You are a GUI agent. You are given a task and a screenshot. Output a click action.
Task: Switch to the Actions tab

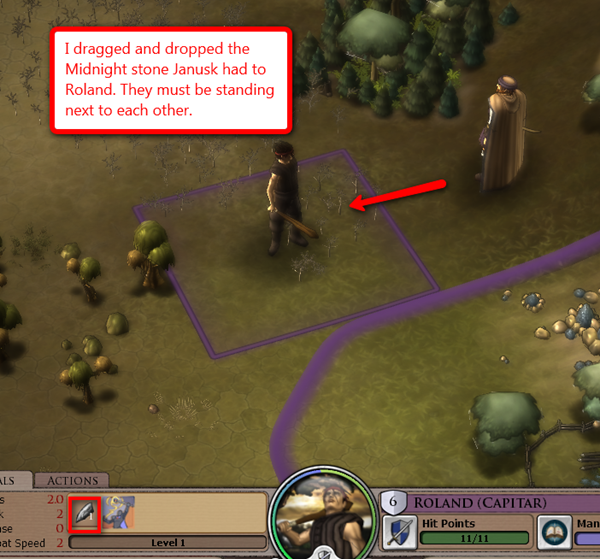point(72,481)
